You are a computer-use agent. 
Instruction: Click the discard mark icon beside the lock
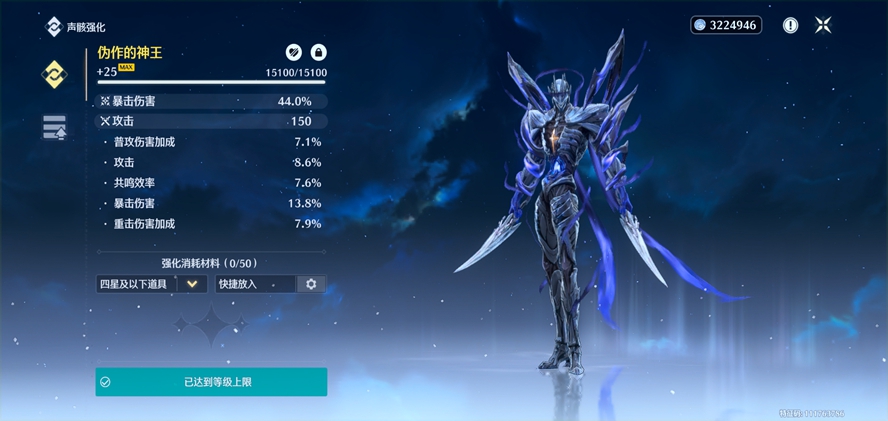(x=294, y=52)
